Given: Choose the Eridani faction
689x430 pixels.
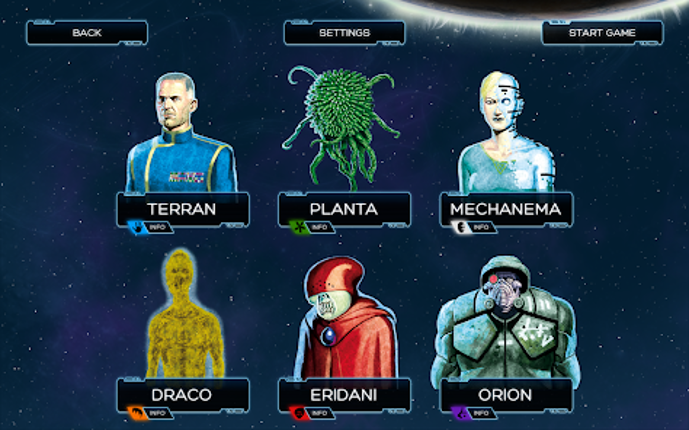Looking at the screenshot, I should (343, 395).
